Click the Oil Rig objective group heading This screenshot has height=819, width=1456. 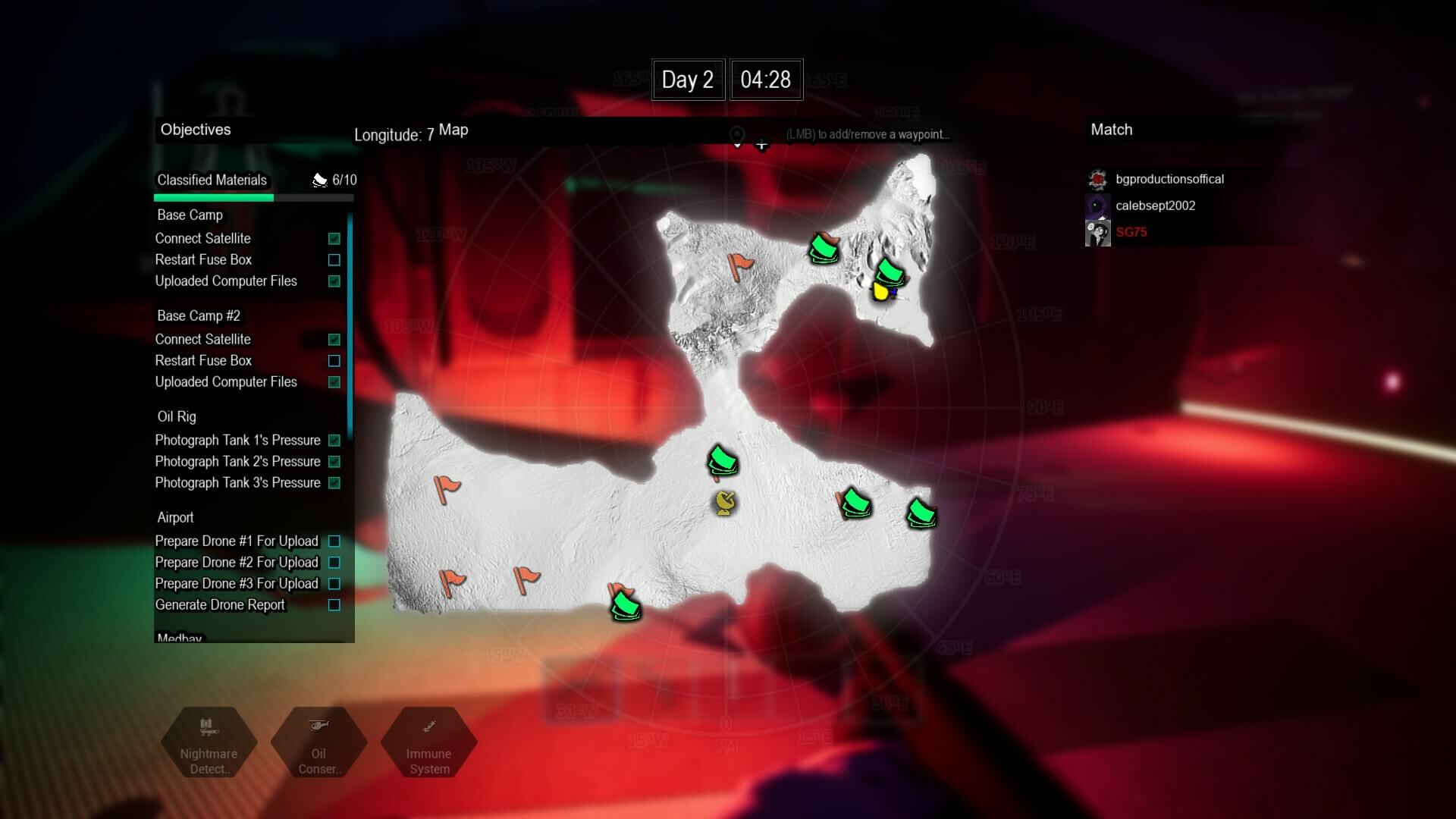tap(177, 417)
